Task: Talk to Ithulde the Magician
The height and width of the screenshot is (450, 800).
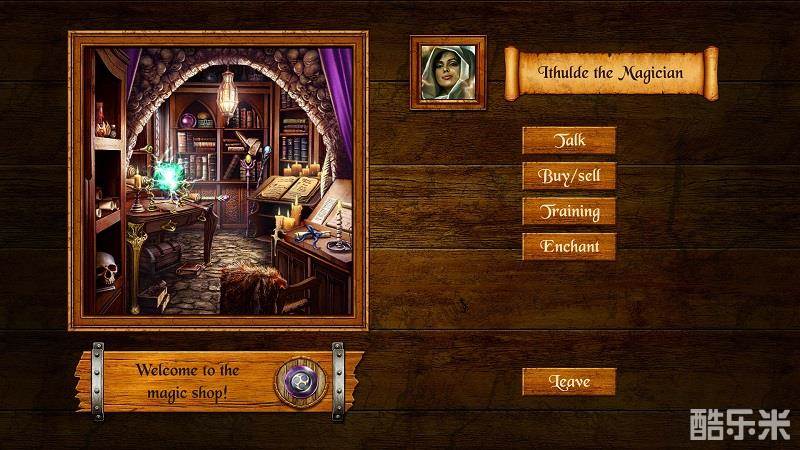Action: [569, 141]
